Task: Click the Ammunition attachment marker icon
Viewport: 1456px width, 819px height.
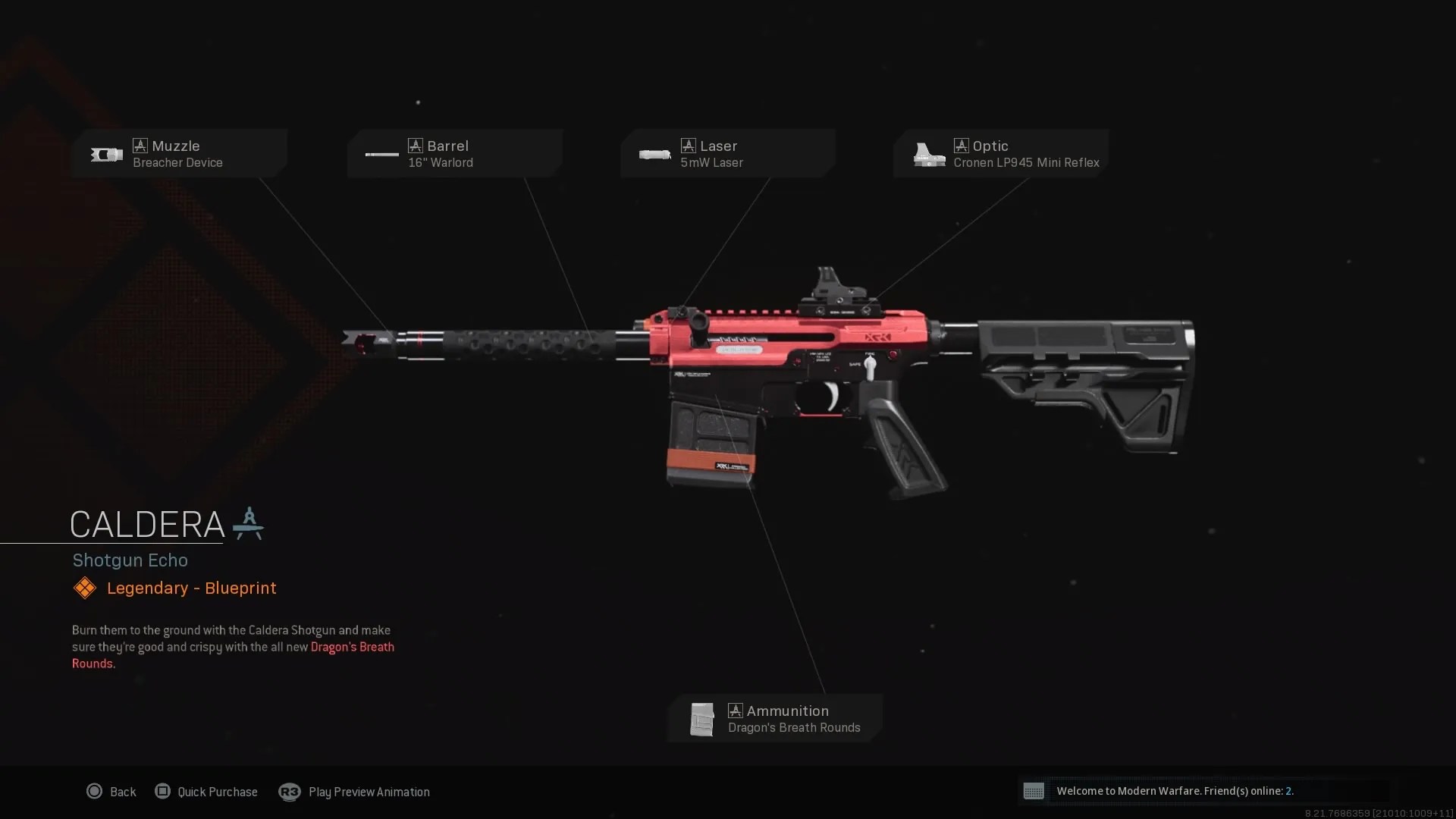Action: tap(735, 711)
